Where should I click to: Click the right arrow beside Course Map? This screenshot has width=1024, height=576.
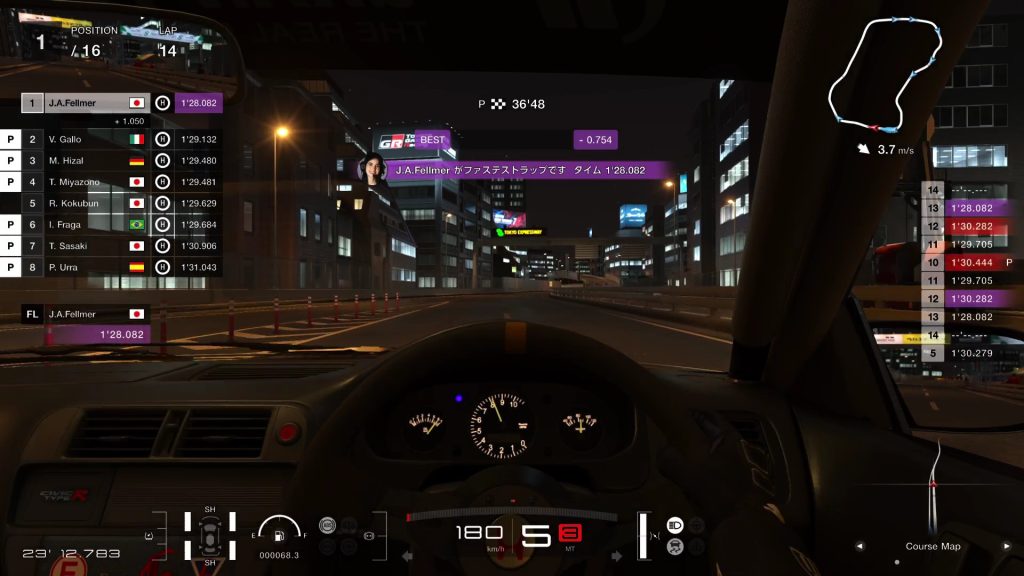[1007, 547]
